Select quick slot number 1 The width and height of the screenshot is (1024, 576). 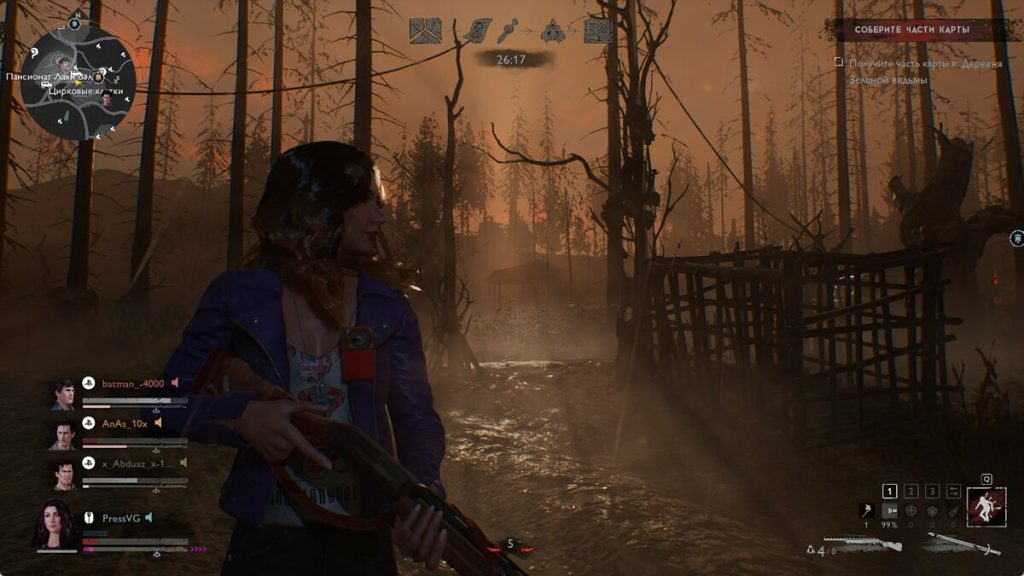[x=890, y=491]
